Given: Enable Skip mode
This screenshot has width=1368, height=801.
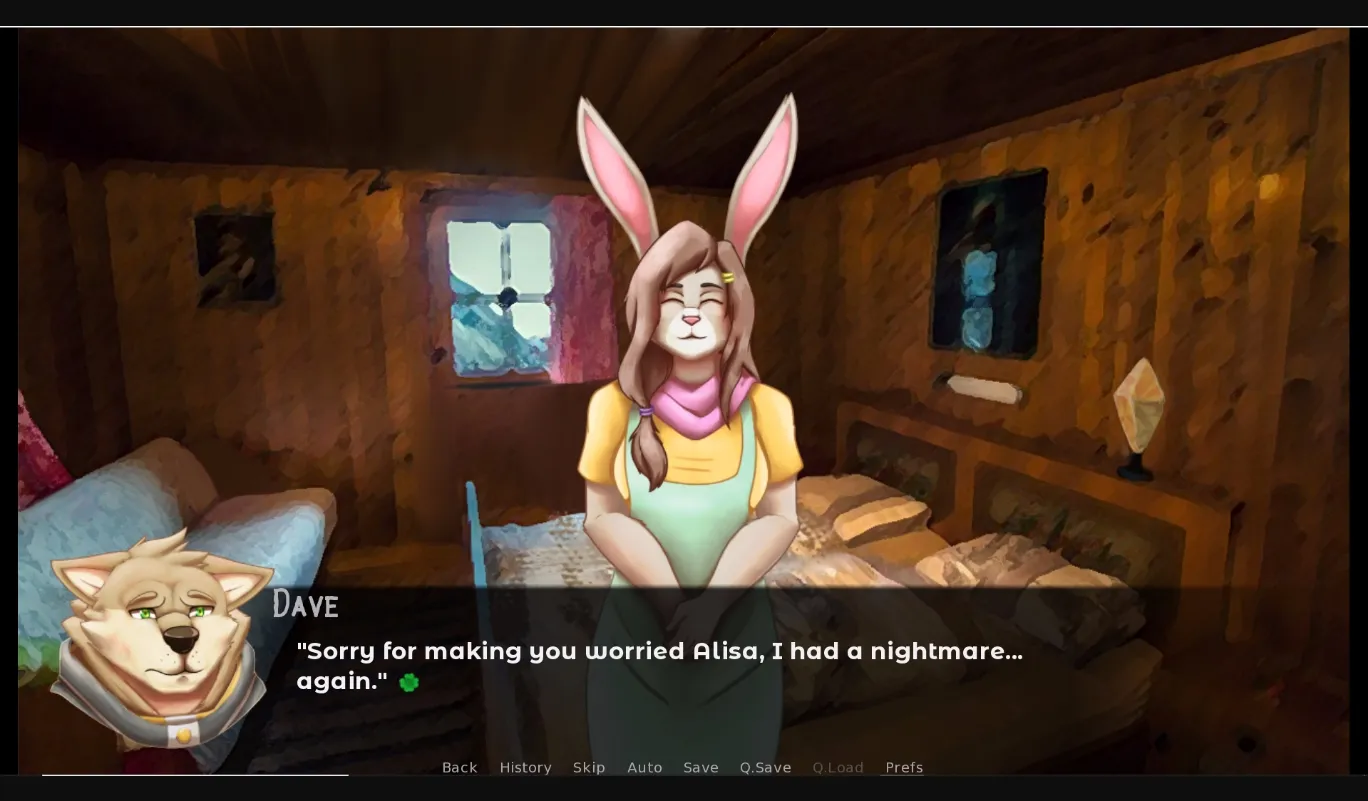Looking at the screenshot, I should pos(589,767).
